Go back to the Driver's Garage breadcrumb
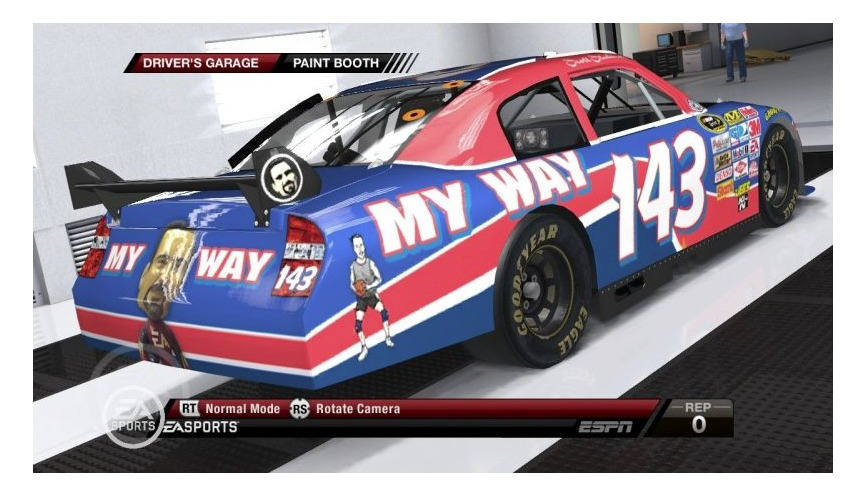This screenshot has width=865, height=501. click(x=200, y=63)
